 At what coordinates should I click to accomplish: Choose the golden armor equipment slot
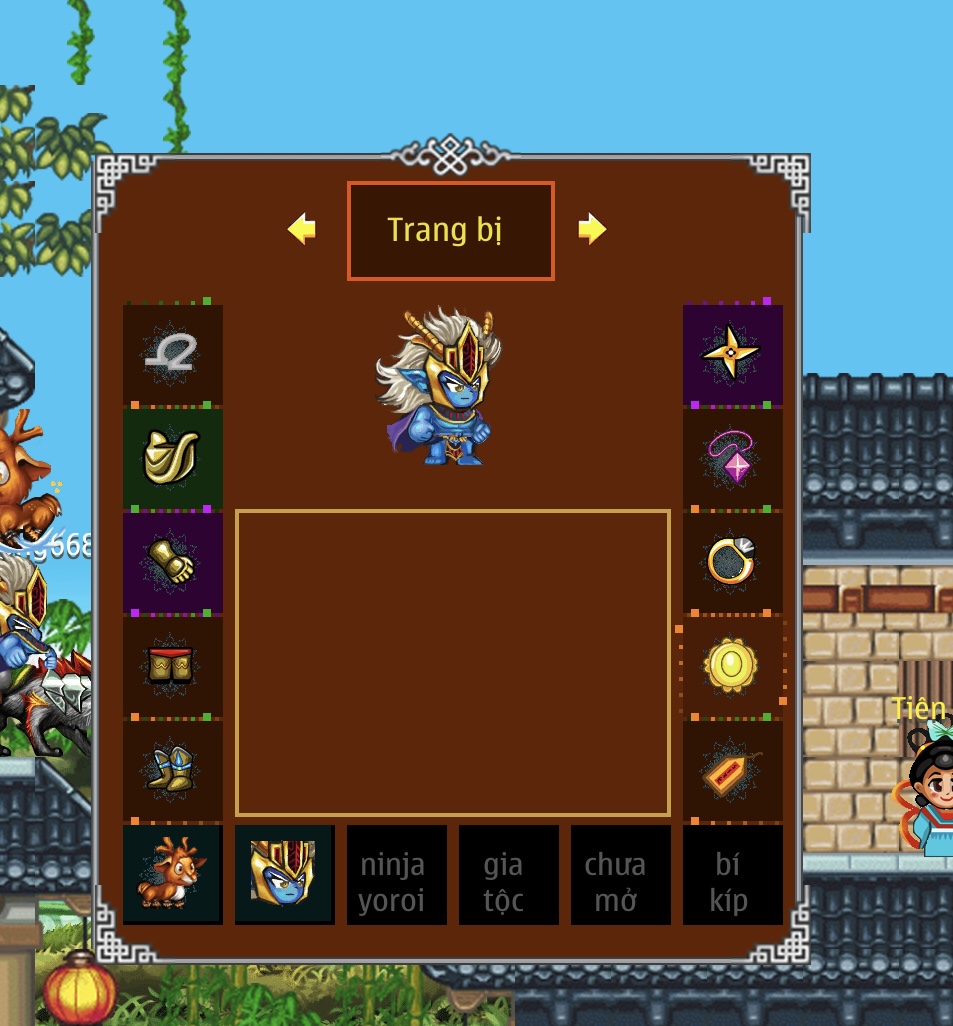pyautogui.click(x=172, y=458)
